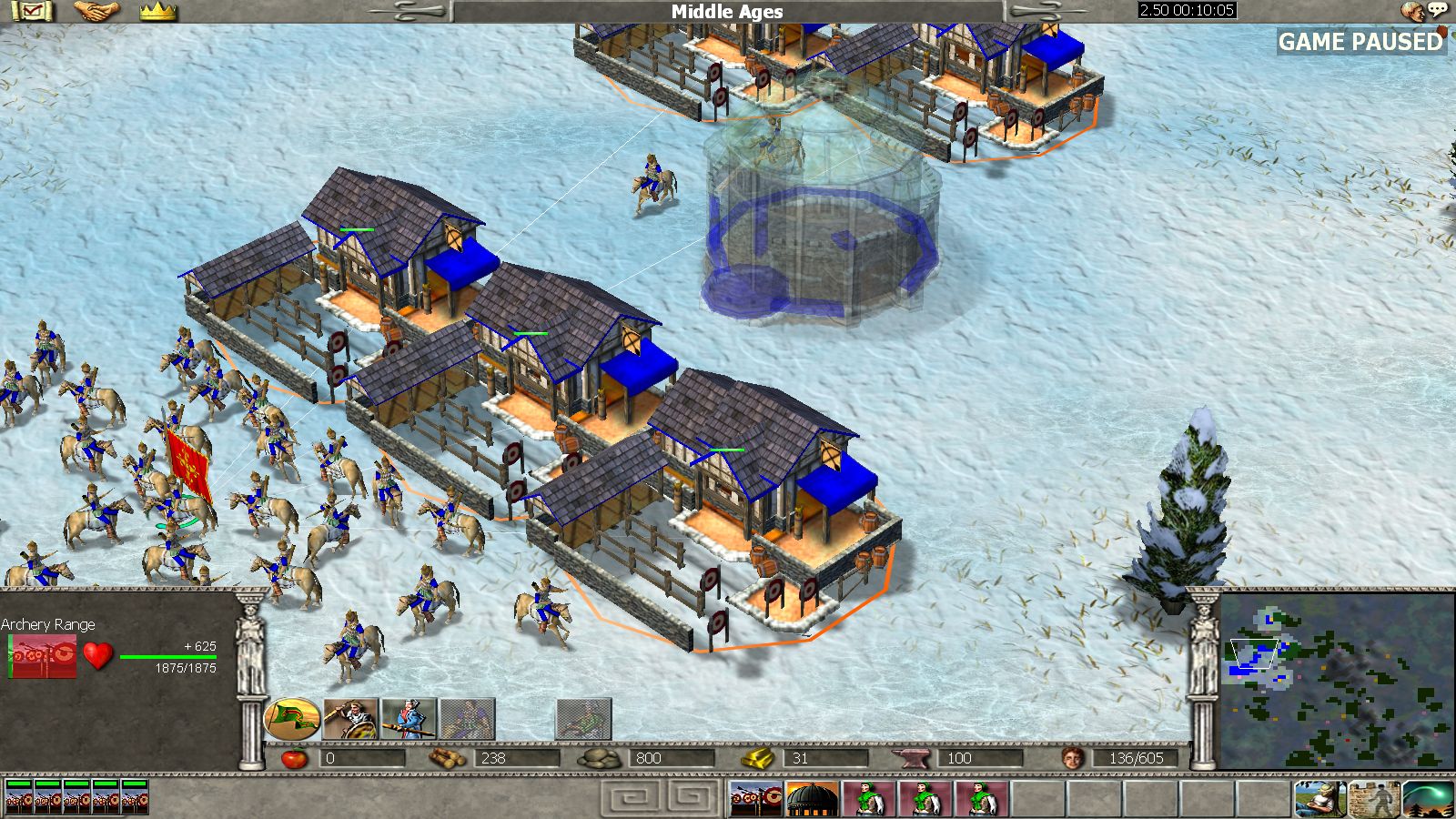
Task: Click the stone pile resource icon
Action: pos(599,758)
